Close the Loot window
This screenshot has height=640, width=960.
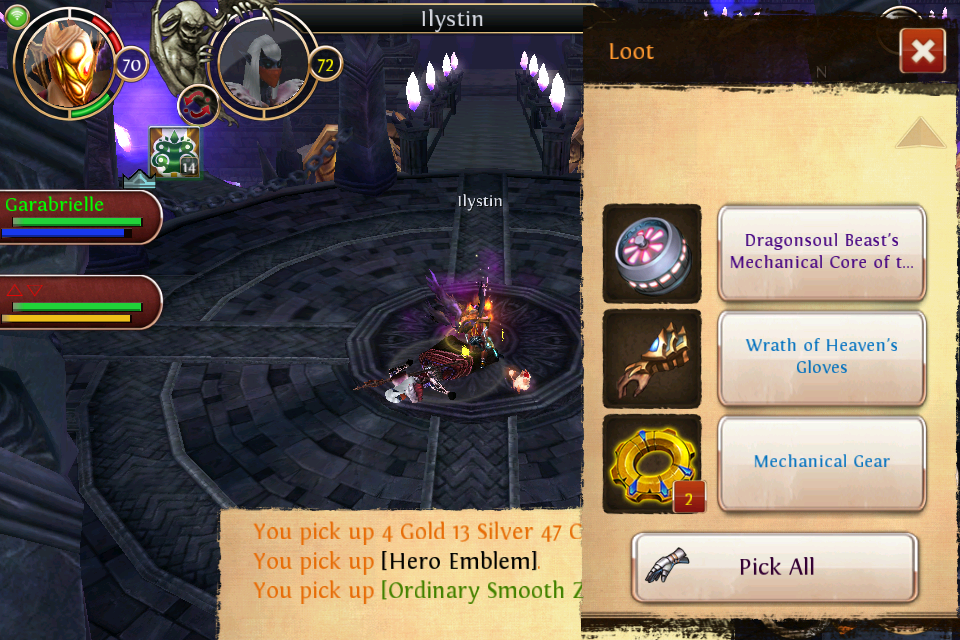922,51
